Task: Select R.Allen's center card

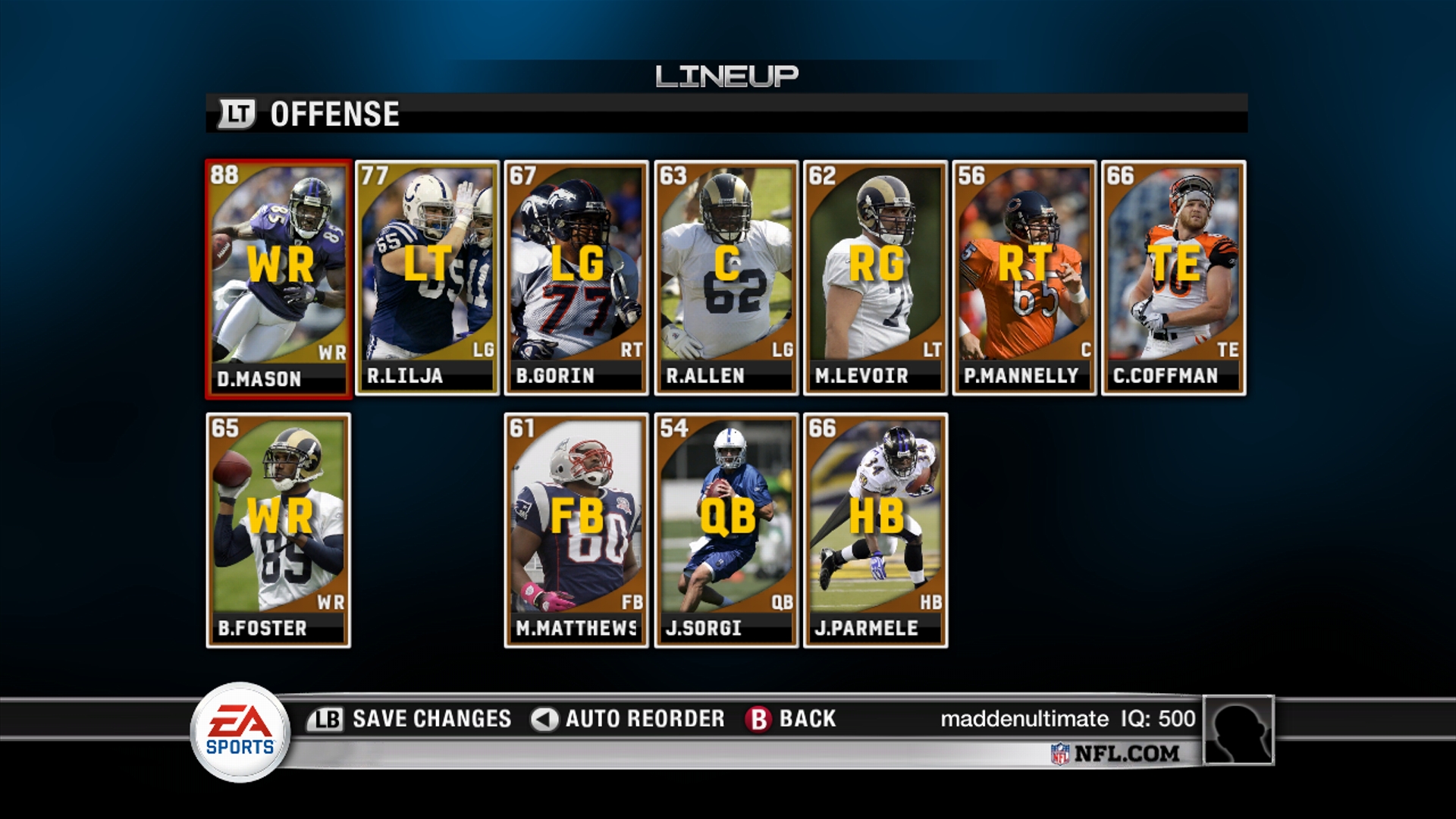Action: [726, 278]
